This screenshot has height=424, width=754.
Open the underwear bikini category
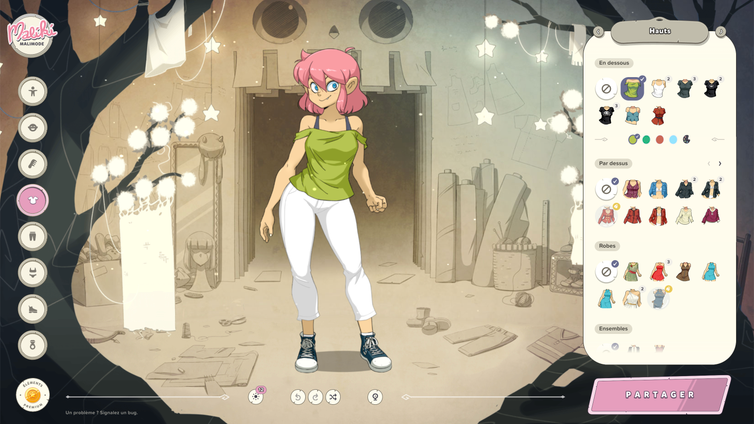pos(33,273)
